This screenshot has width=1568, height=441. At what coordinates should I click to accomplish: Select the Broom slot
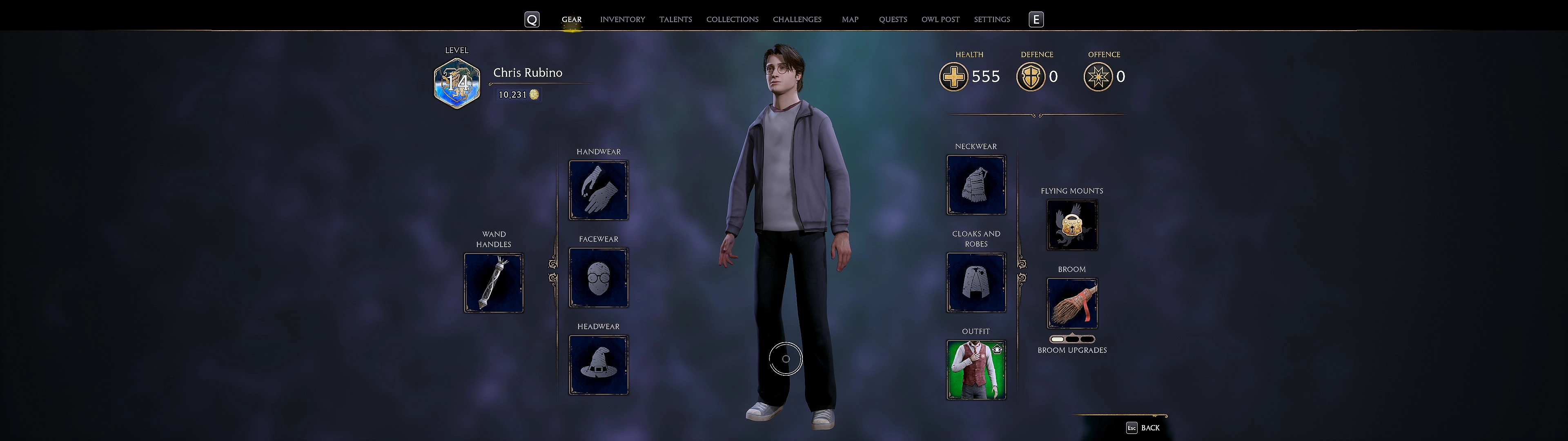point(1072,303)
